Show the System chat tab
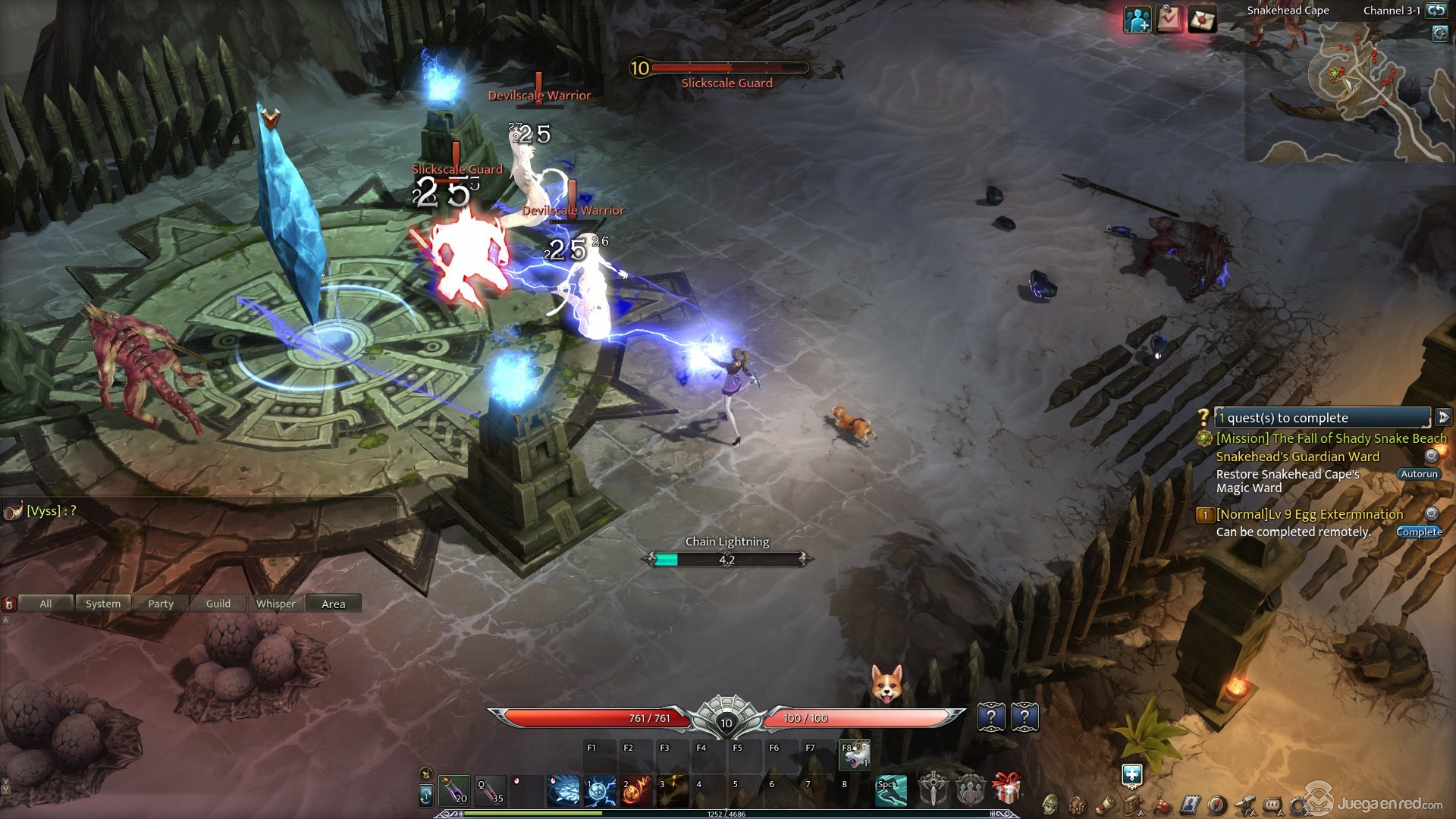The height and width of the screenshot is (819, 1456). pos(103,604)
